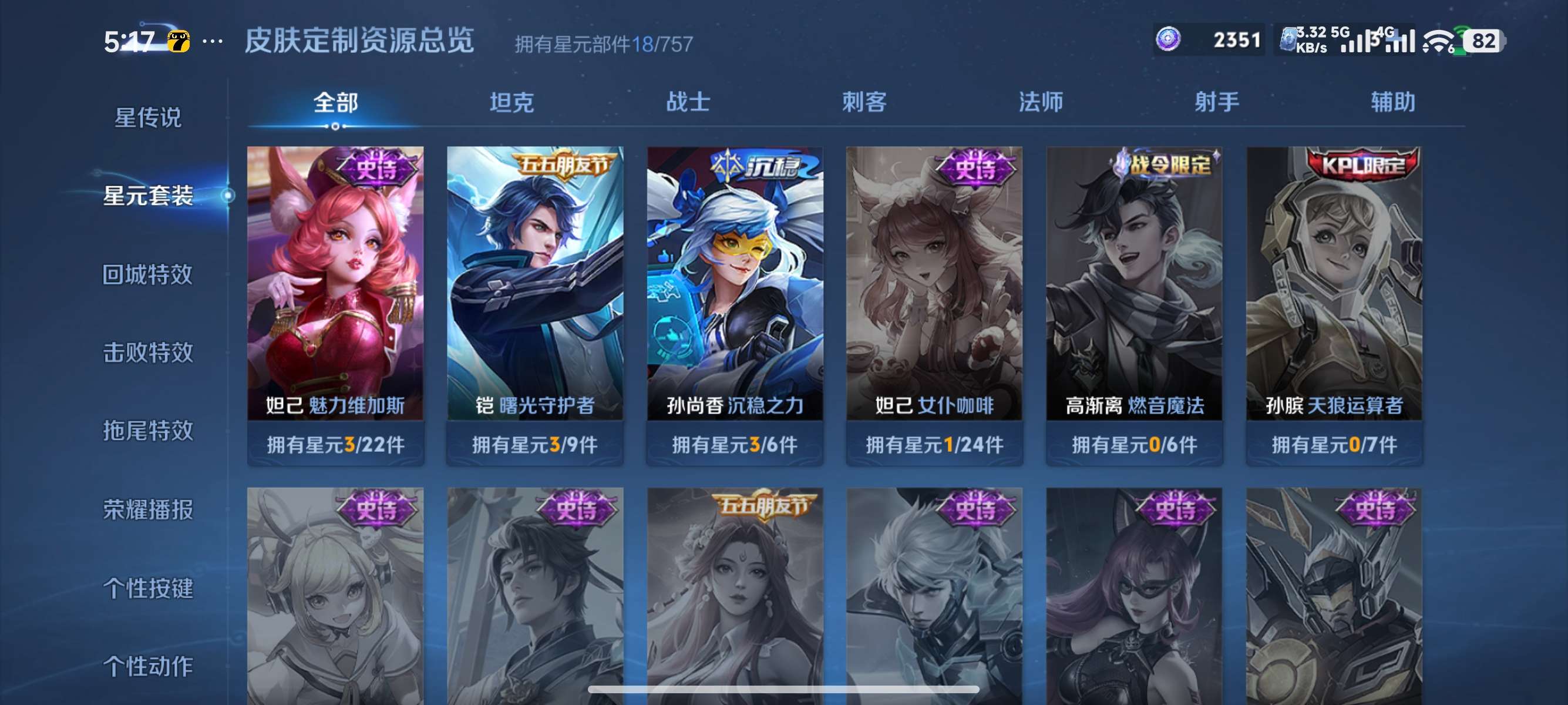Switch to the 法师 hero filter

1039,102
